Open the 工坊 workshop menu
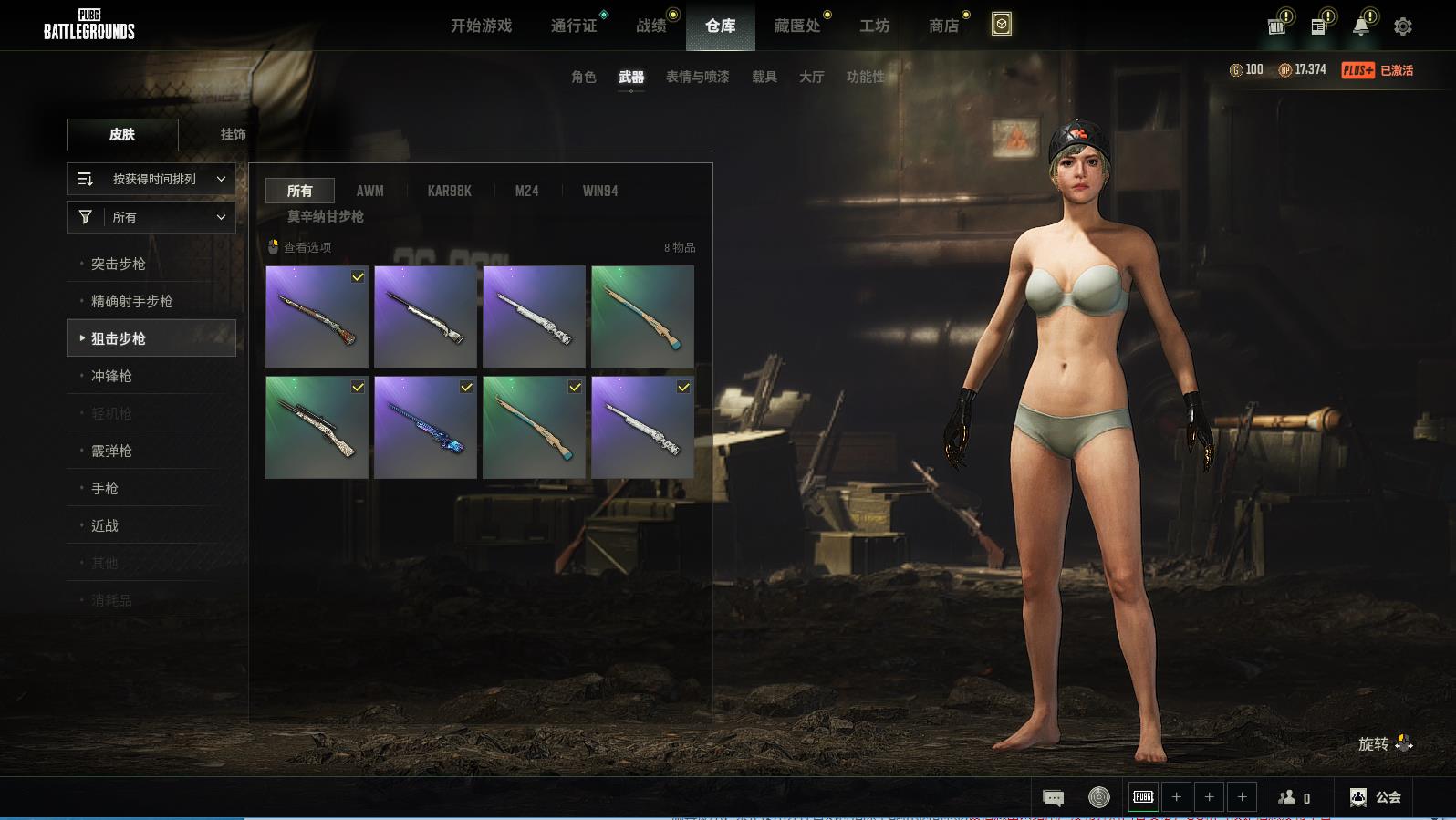The image size is (1456, 820). (874, 26)
